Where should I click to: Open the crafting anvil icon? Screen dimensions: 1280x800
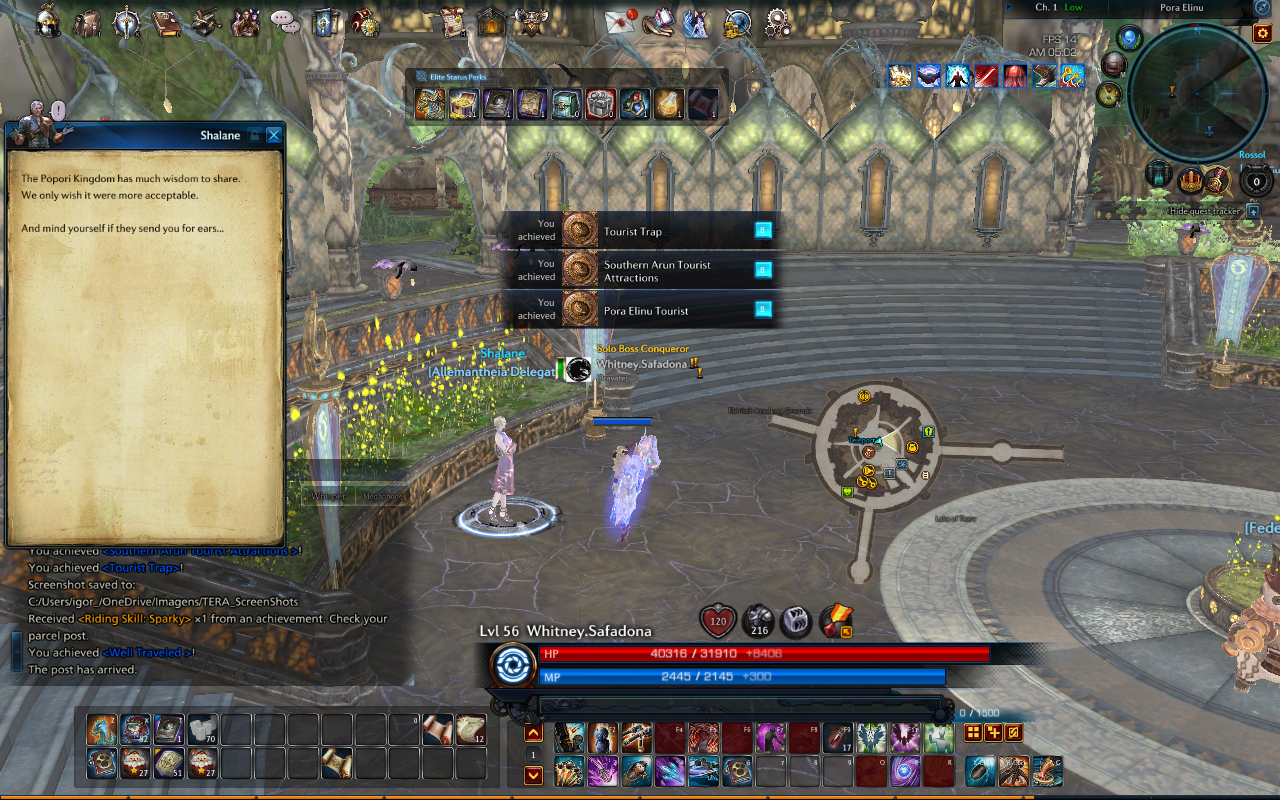(205, 22)
